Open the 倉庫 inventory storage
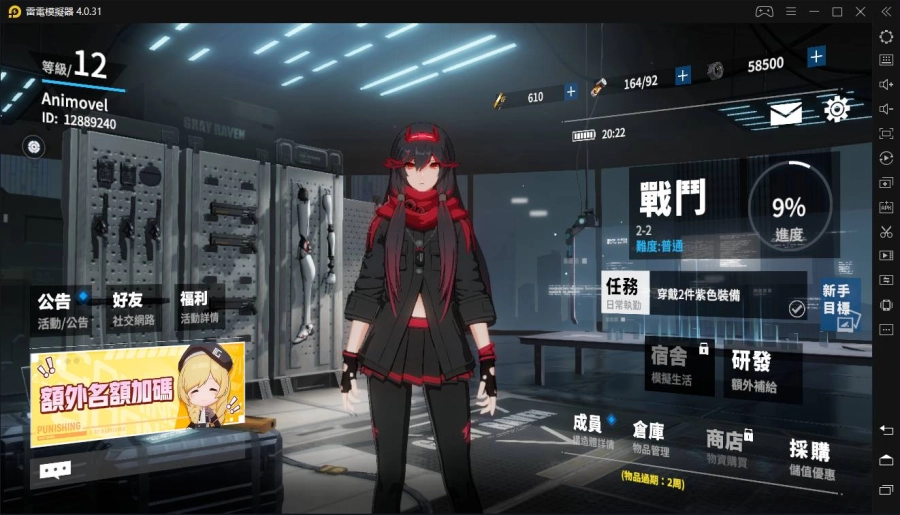The height and width of the screenshot is (515, 900). 650,437
